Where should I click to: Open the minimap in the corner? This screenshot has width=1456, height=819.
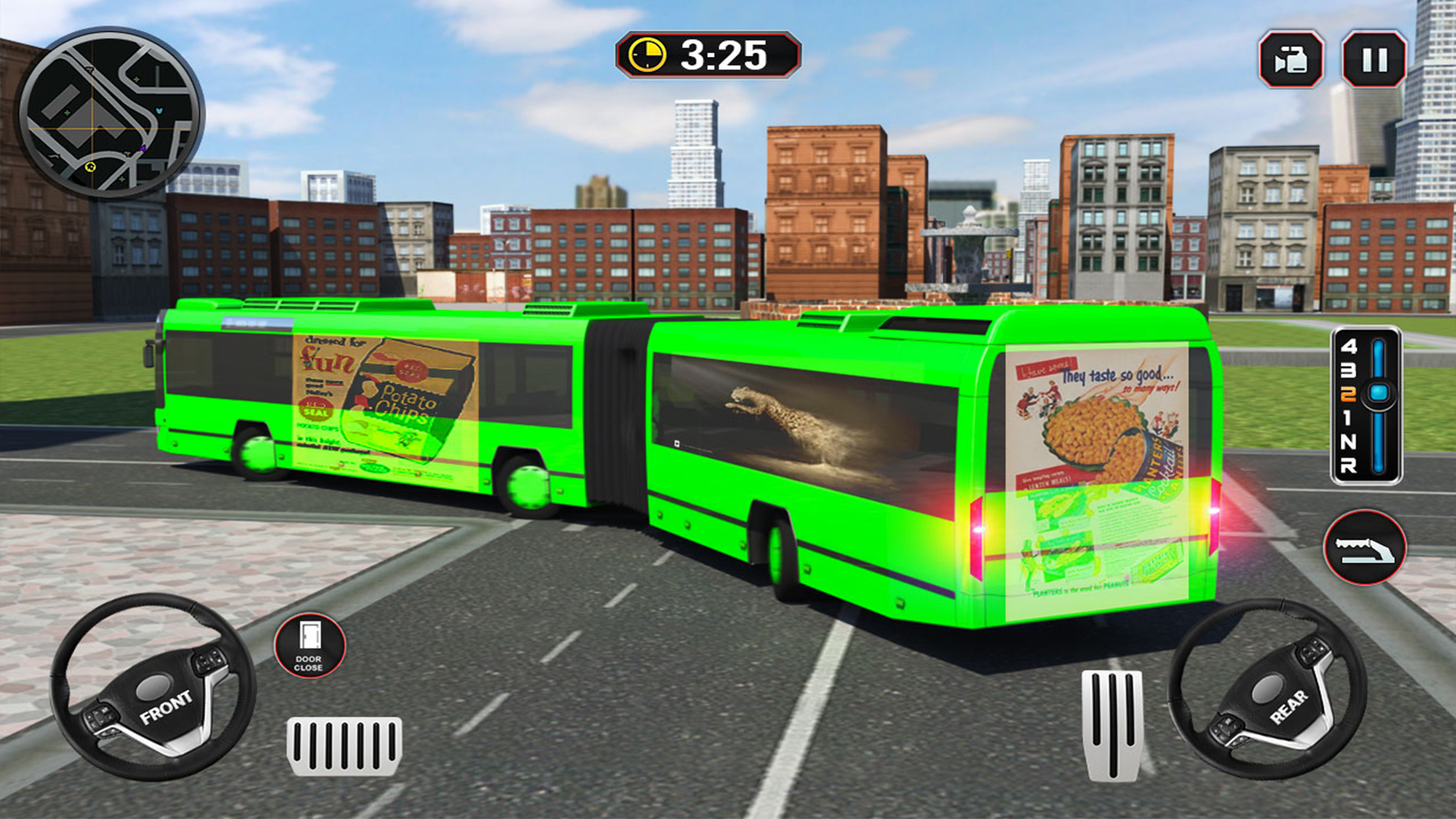pyautogui.click(x=114, y=114)
